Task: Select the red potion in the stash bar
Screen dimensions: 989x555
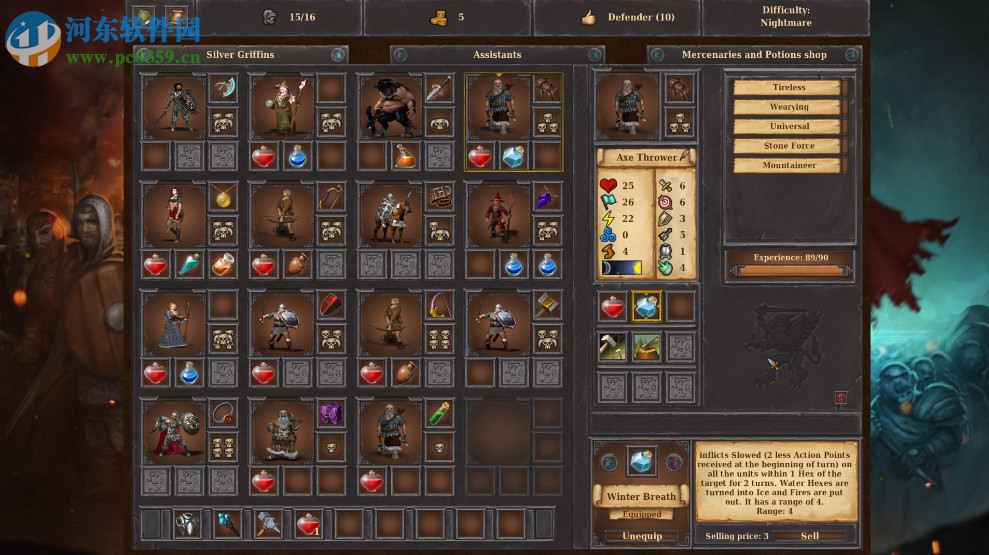Action: point(309,523)
